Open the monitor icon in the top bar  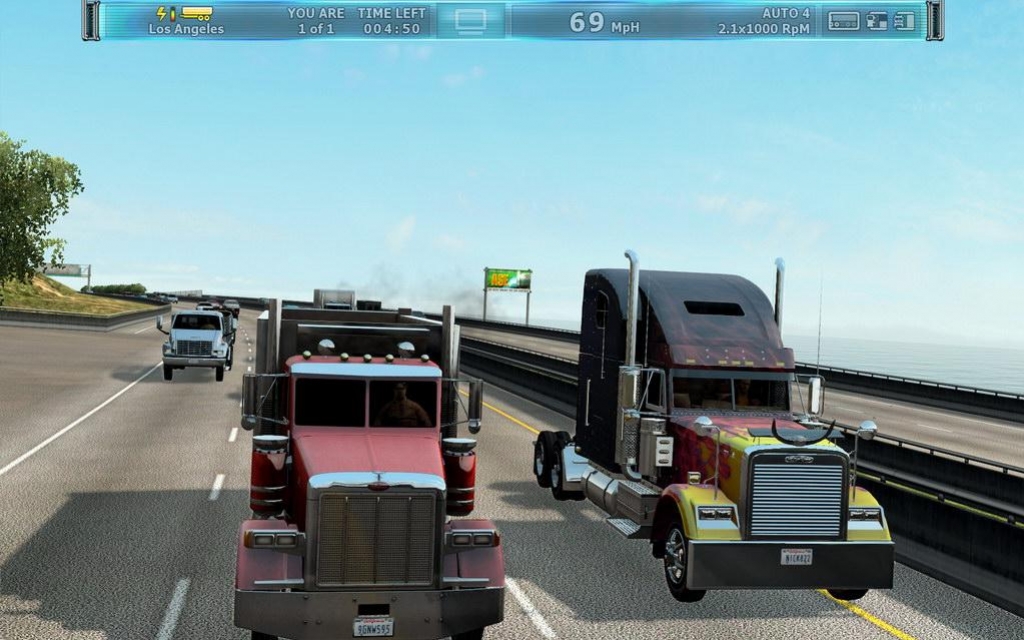click(x=471, y=20)
